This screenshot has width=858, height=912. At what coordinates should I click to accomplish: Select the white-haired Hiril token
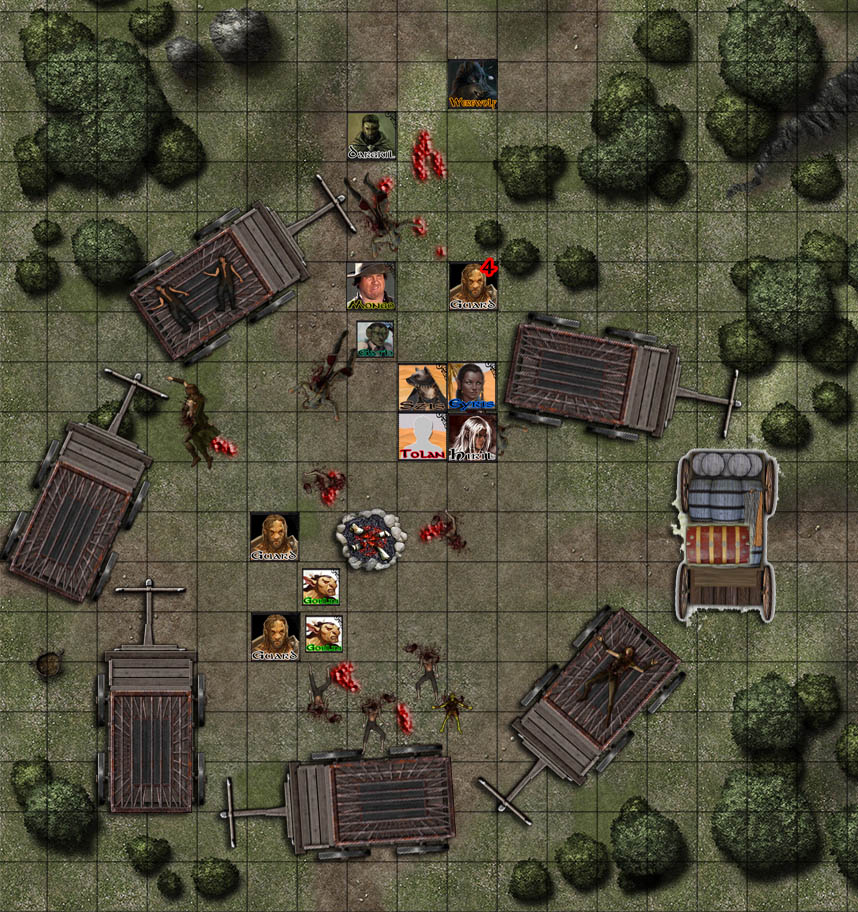[x=472, y=437]
